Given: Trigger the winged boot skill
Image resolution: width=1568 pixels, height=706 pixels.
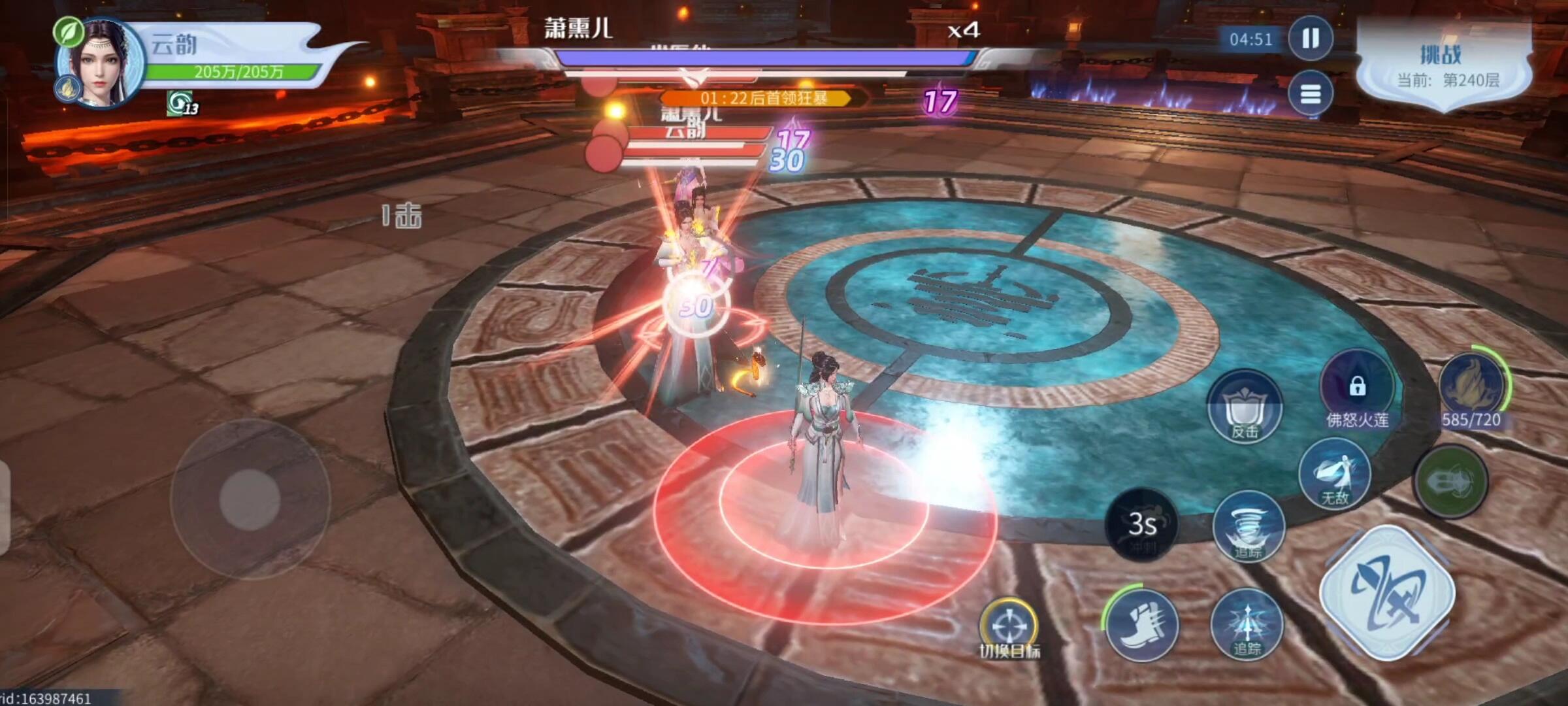Looking at the screenshot, I should 1142,624.
